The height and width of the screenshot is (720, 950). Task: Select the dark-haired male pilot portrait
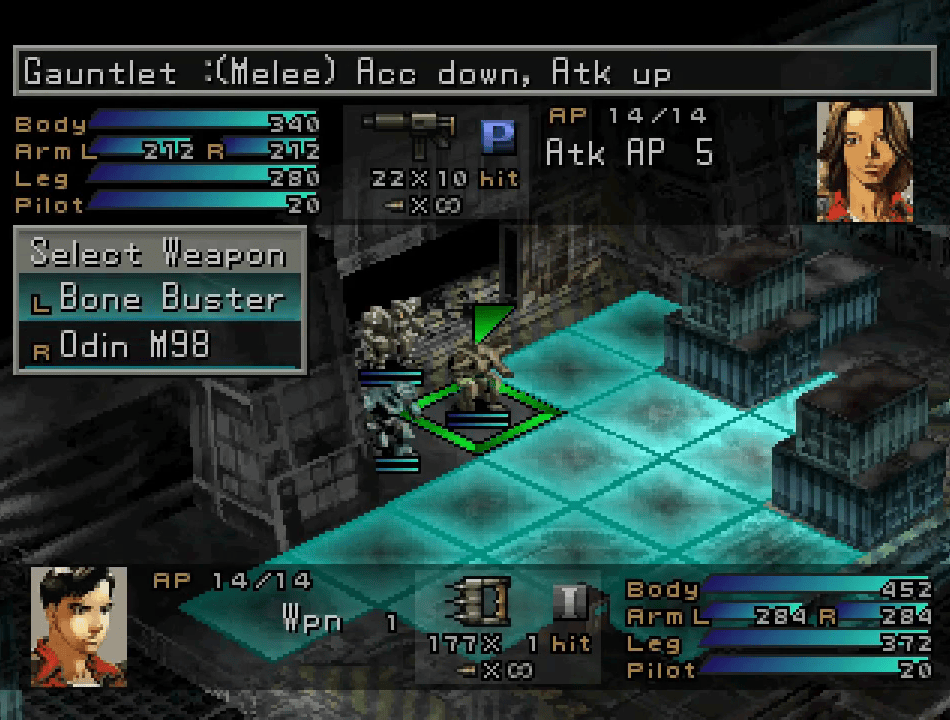(x=78, y=626)
